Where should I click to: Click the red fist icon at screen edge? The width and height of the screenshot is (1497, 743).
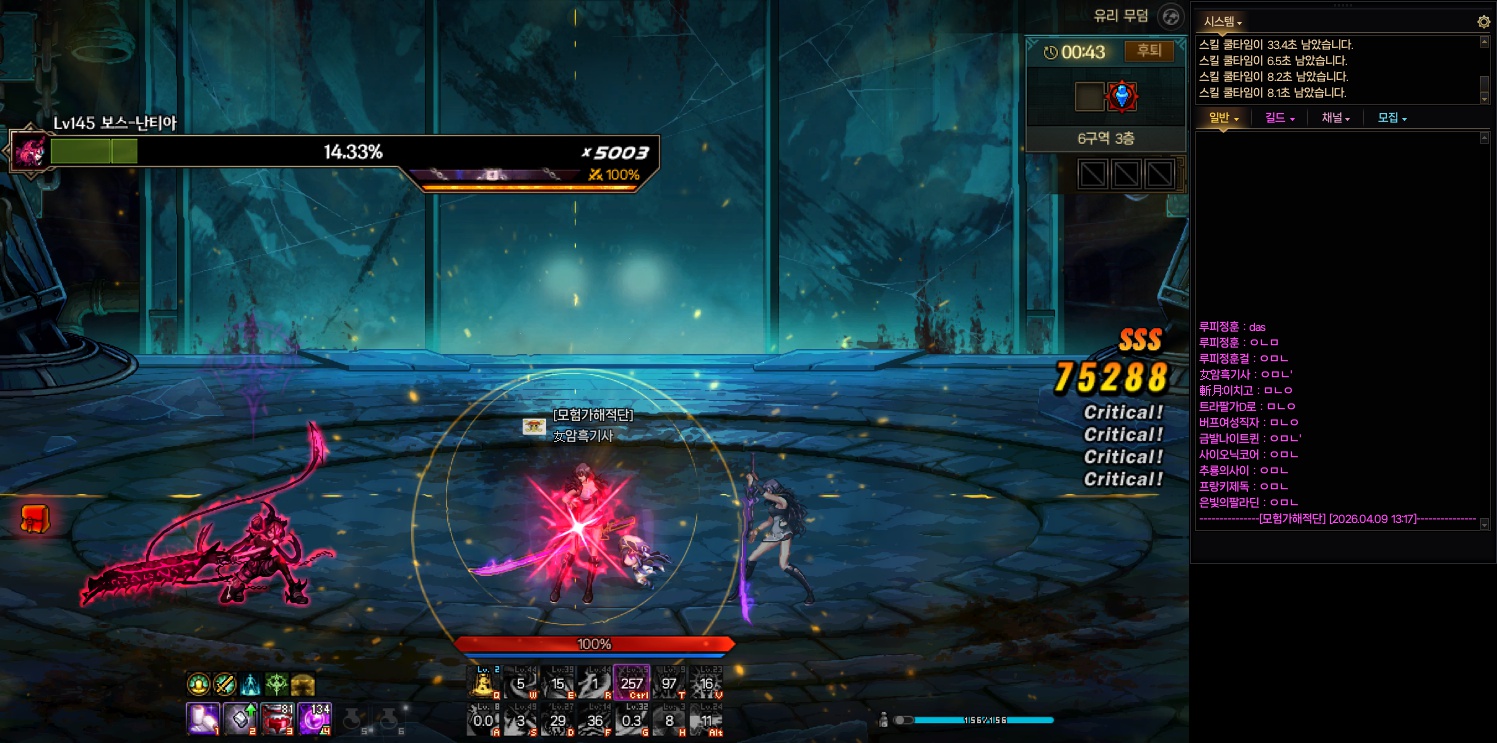[34, 518]
